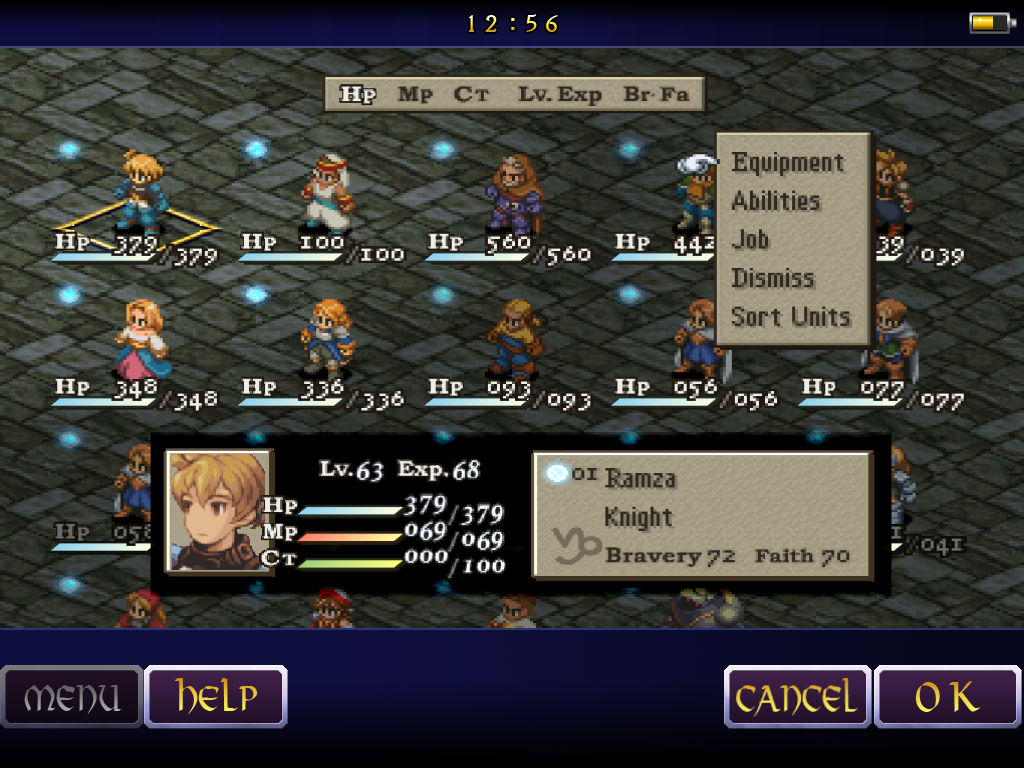The image size is (1024, 768).
Task: Select the unit with 100/100 HP
Action: [x=328, y=194]
